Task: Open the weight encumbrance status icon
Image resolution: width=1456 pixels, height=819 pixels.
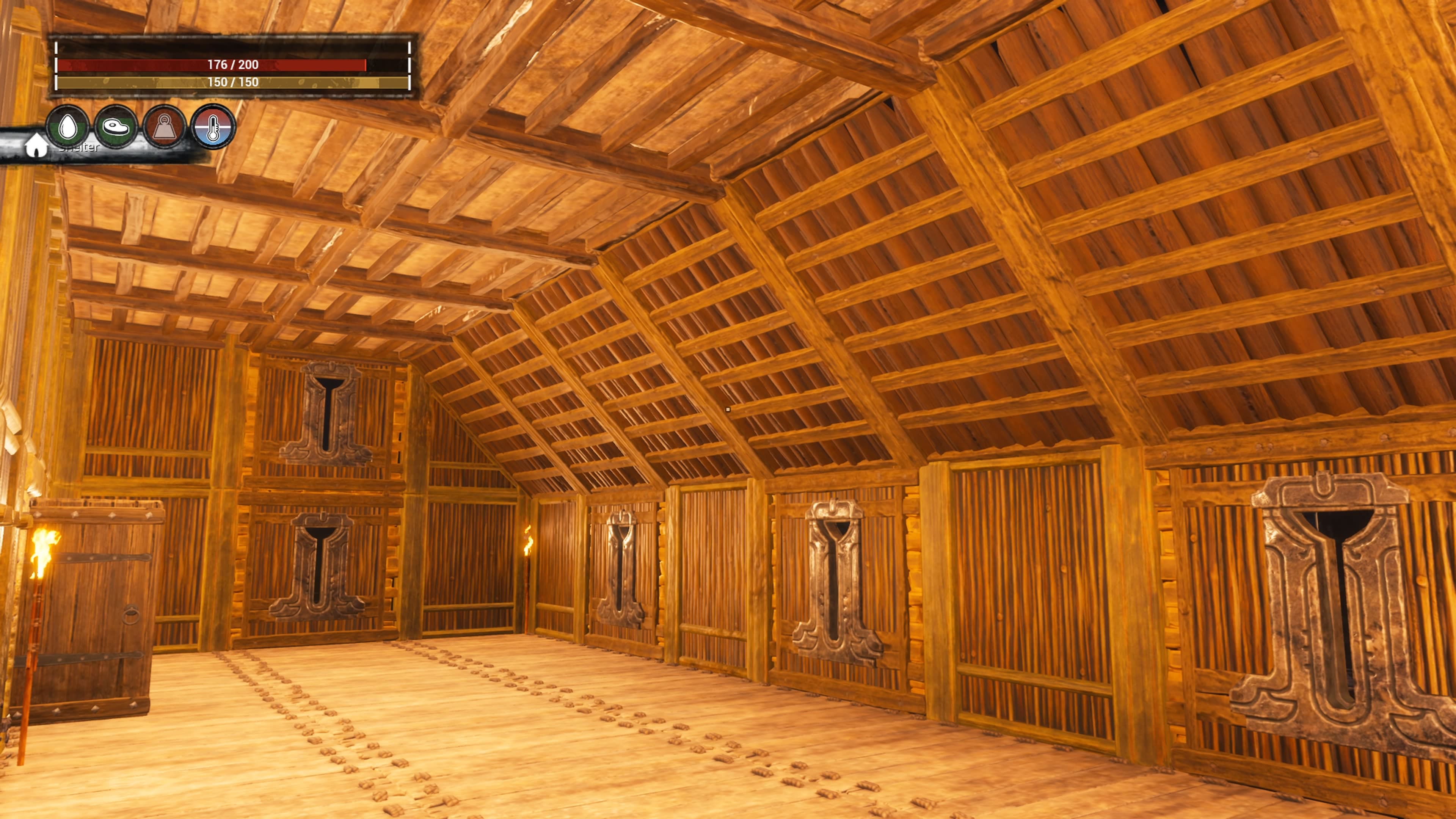Action: click(164, 127)
